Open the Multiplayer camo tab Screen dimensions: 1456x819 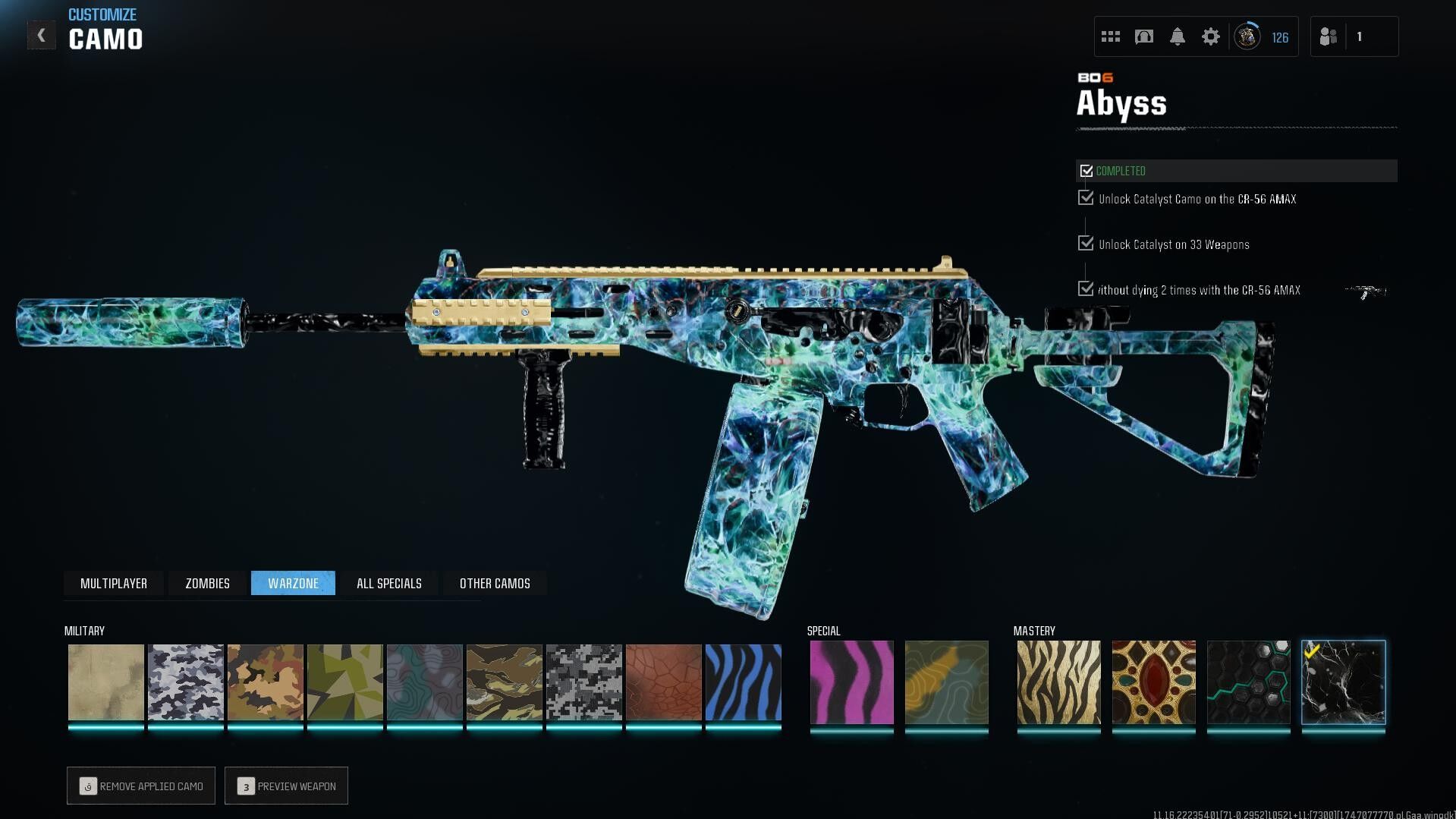click(114, 583)
